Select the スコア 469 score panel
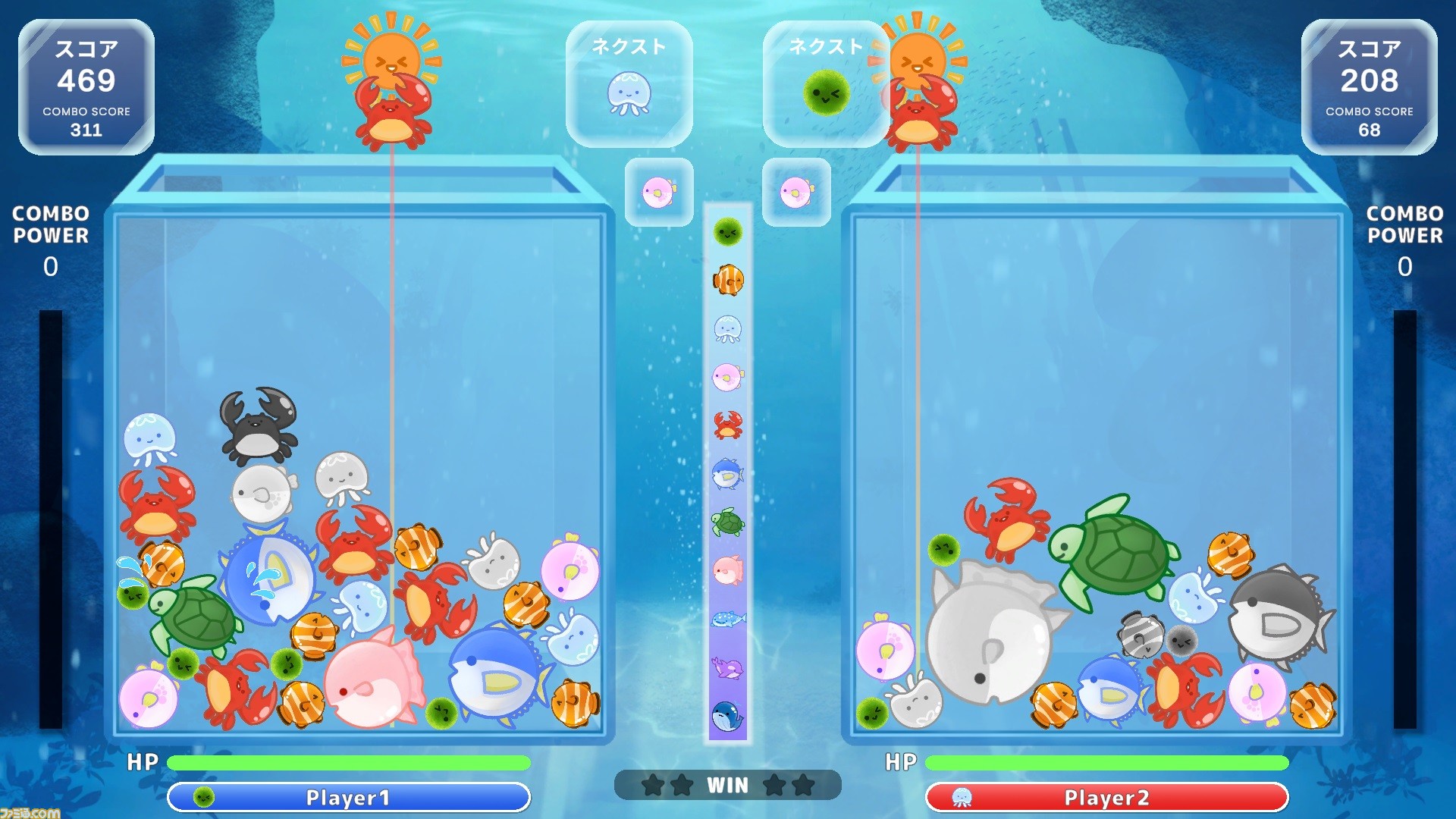 pyautogui.click(x=86, y=87)
